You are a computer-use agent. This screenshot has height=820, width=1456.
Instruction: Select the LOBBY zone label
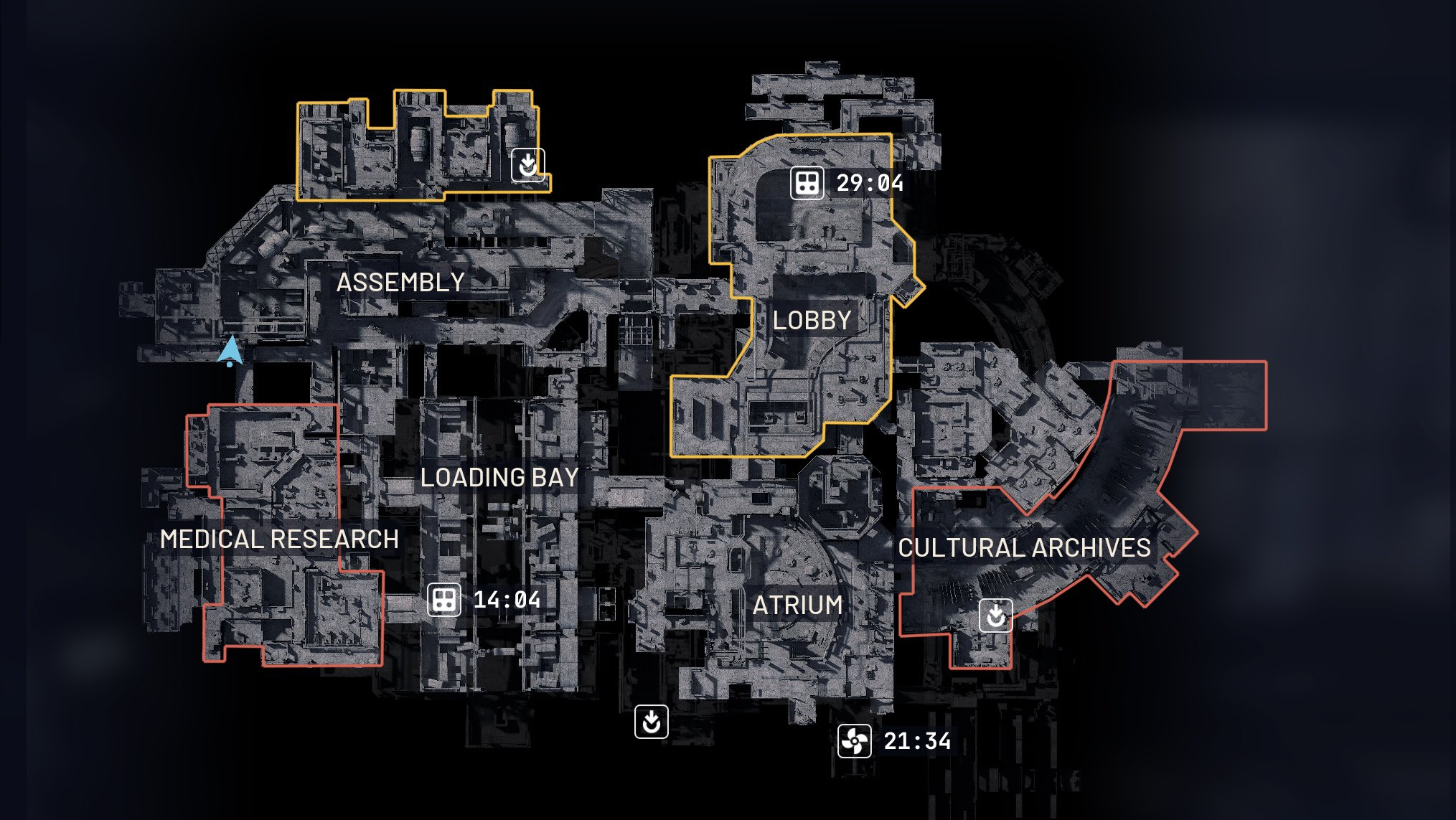tap(812, 320)
